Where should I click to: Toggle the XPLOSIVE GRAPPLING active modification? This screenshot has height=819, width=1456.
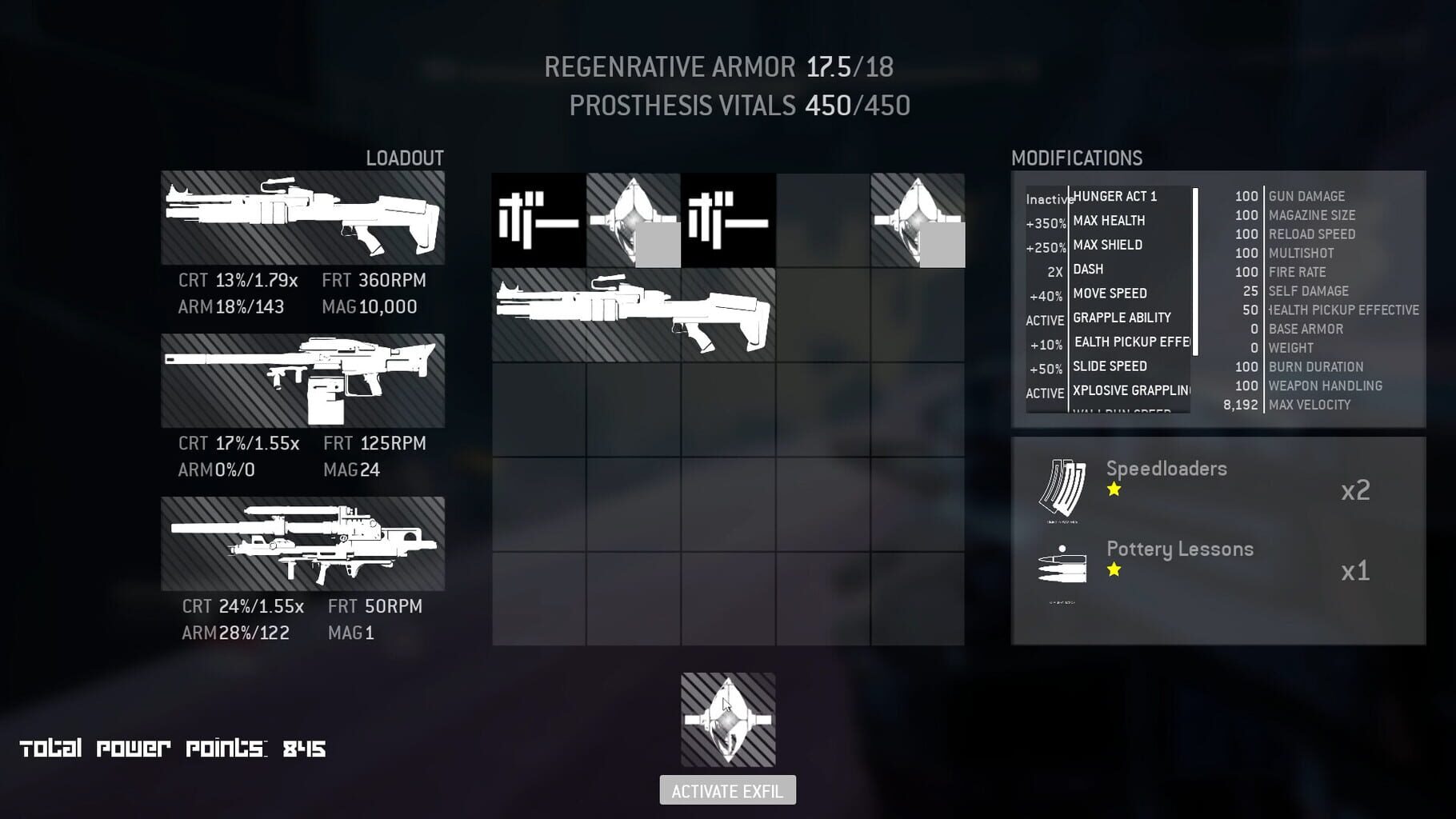[x=1130, y=391]
